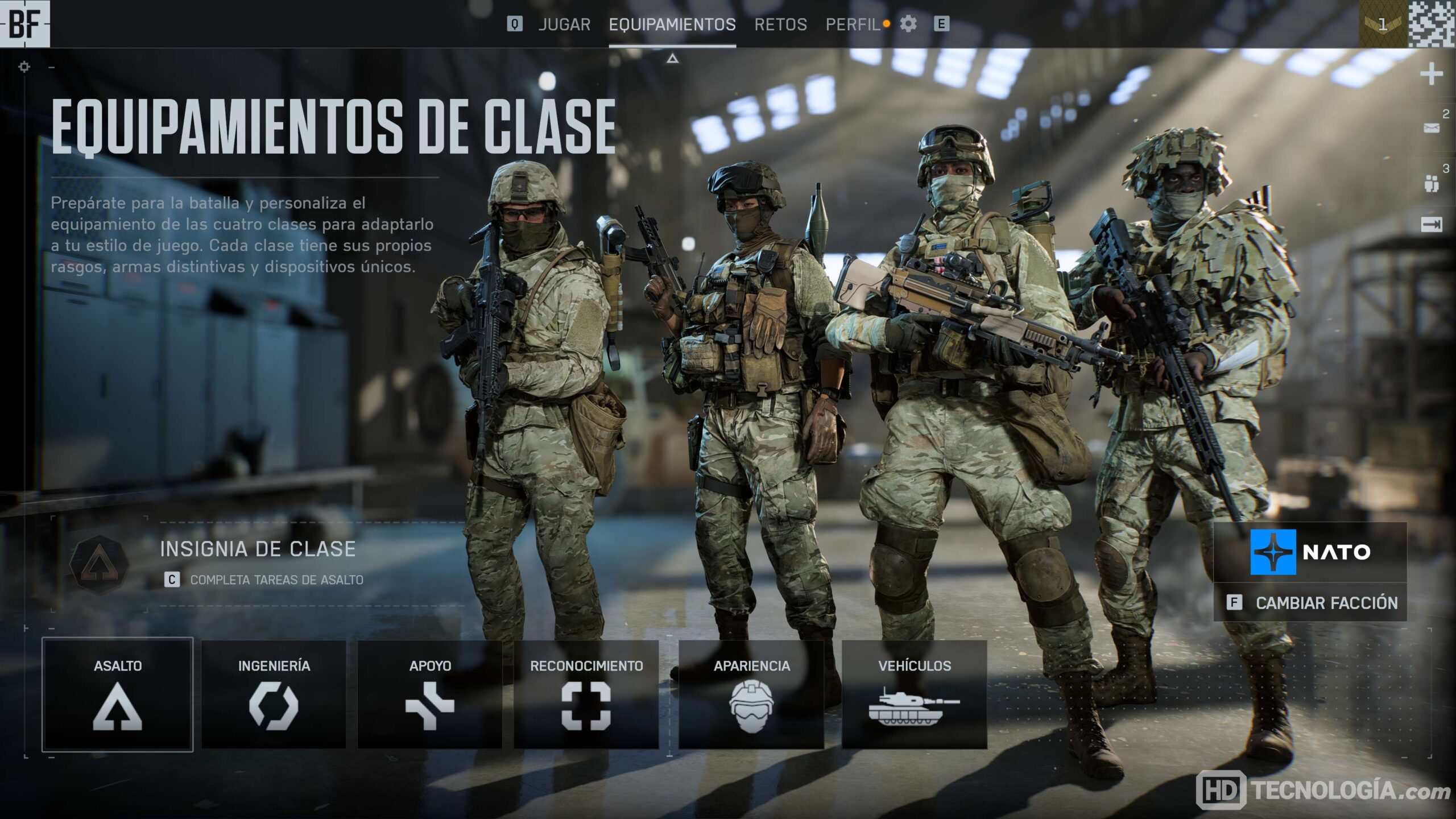Go to the Retos tab

(780, 24)
